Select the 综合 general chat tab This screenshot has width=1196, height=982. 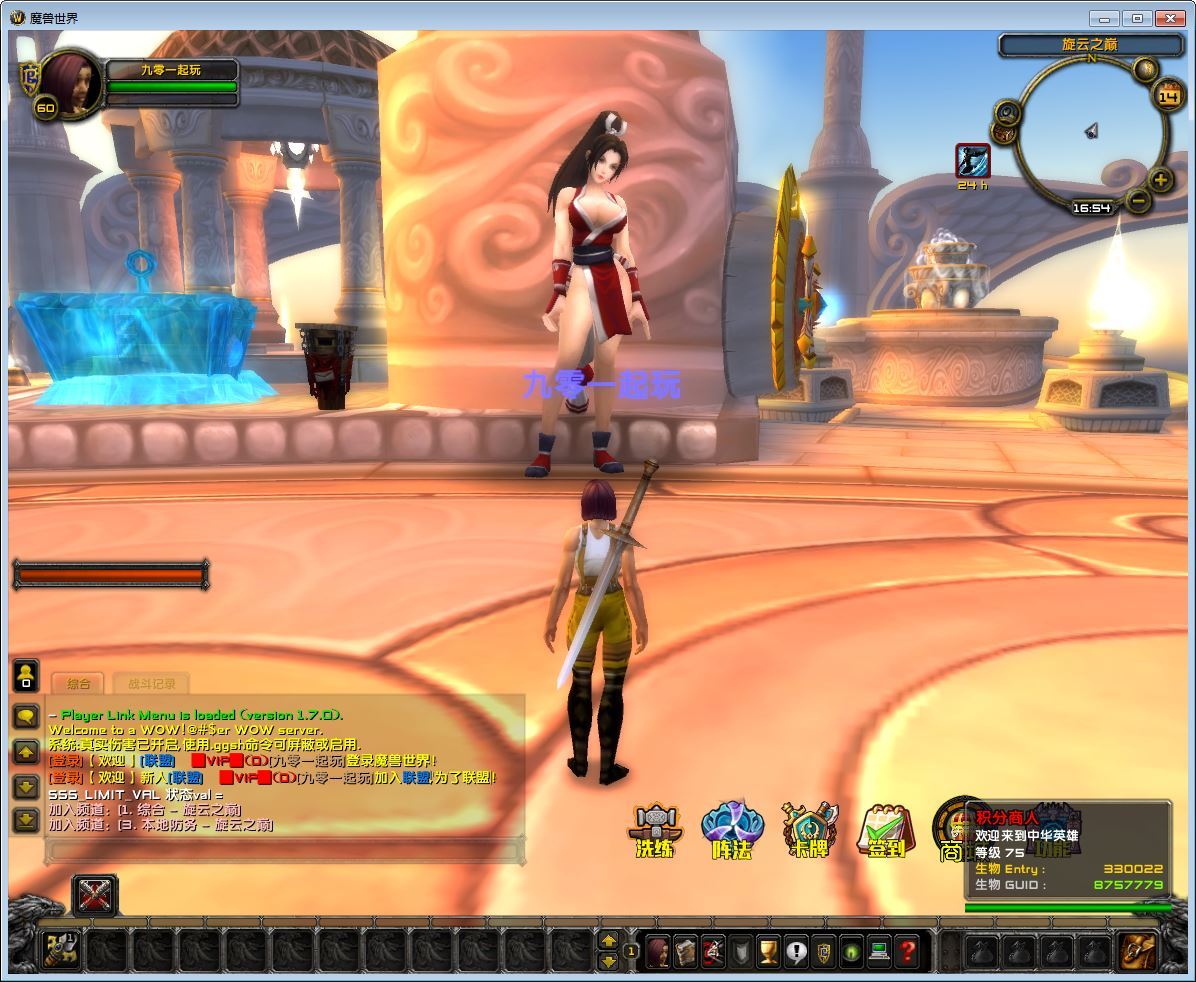(x=79, y=684)
